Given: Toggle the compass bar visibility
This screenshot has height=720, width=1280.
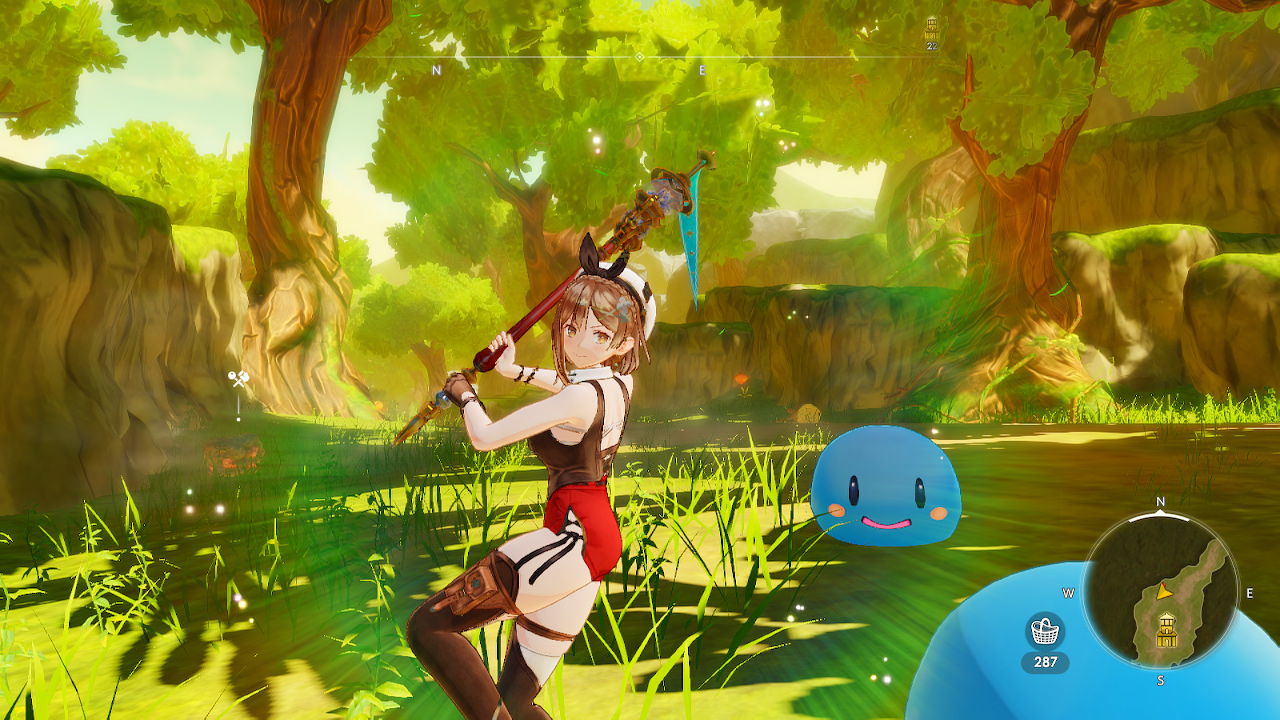Looking at the screenshot, I should coord(560,57).
